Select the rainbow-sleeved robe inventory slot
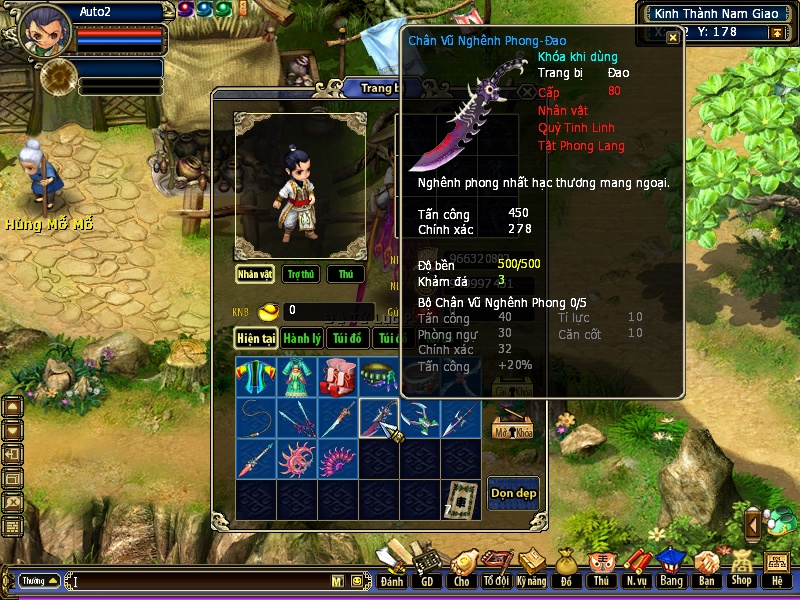 (x=255, y=378)
